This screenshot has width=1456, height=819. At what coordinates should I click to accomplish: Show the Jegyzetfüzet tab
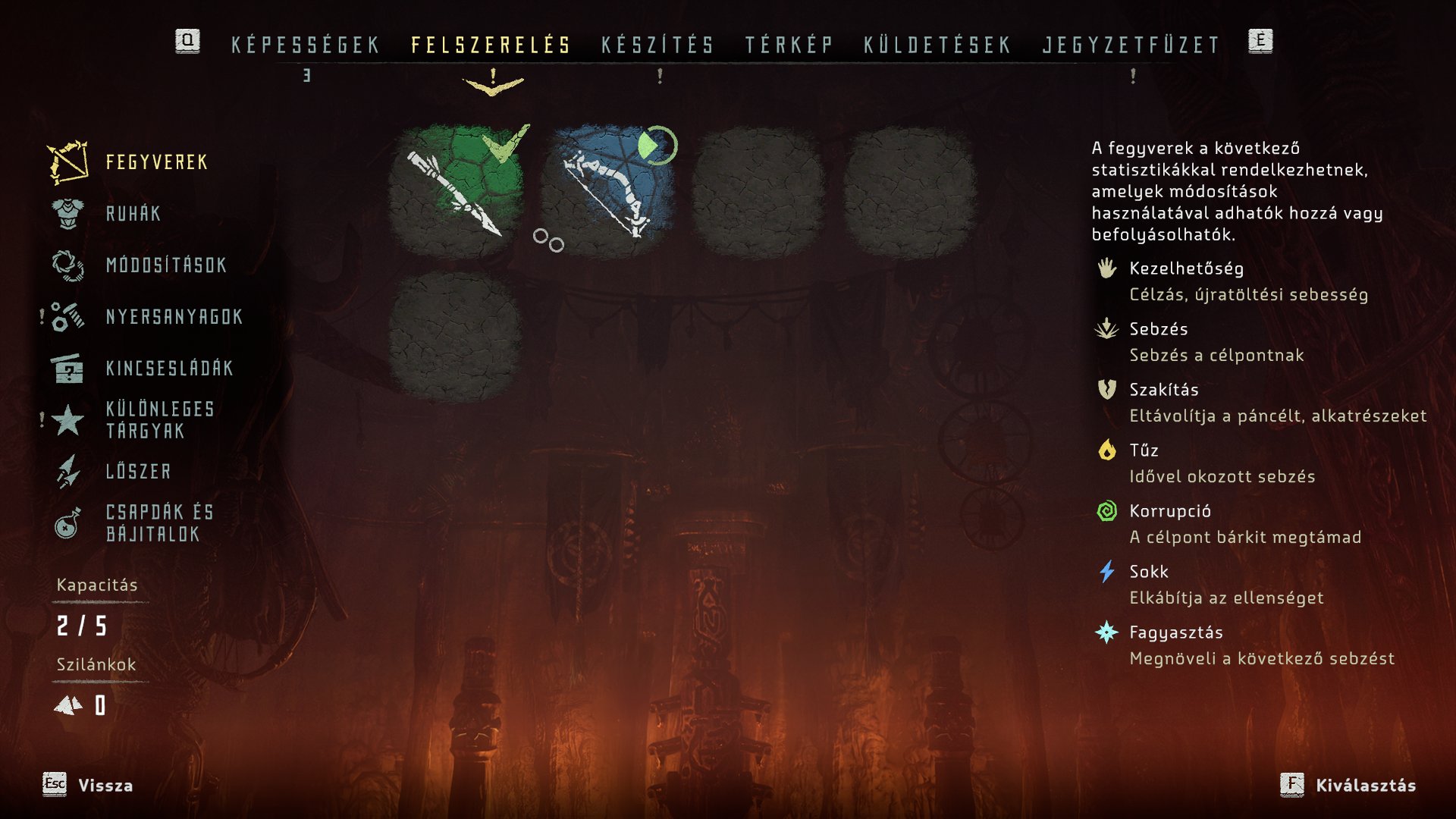1131,45
